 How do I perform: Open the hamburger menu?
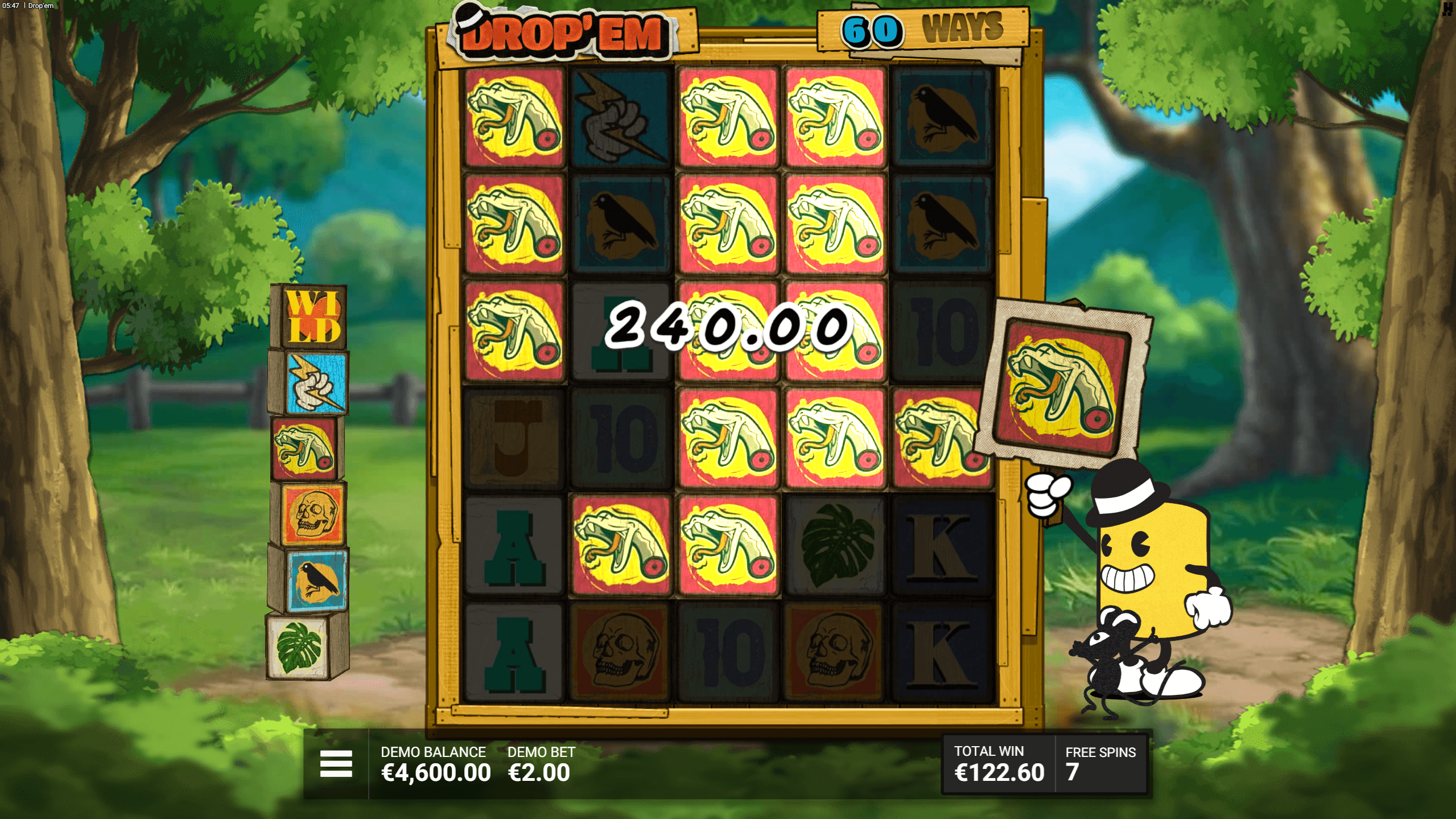[x=336, y=763]
